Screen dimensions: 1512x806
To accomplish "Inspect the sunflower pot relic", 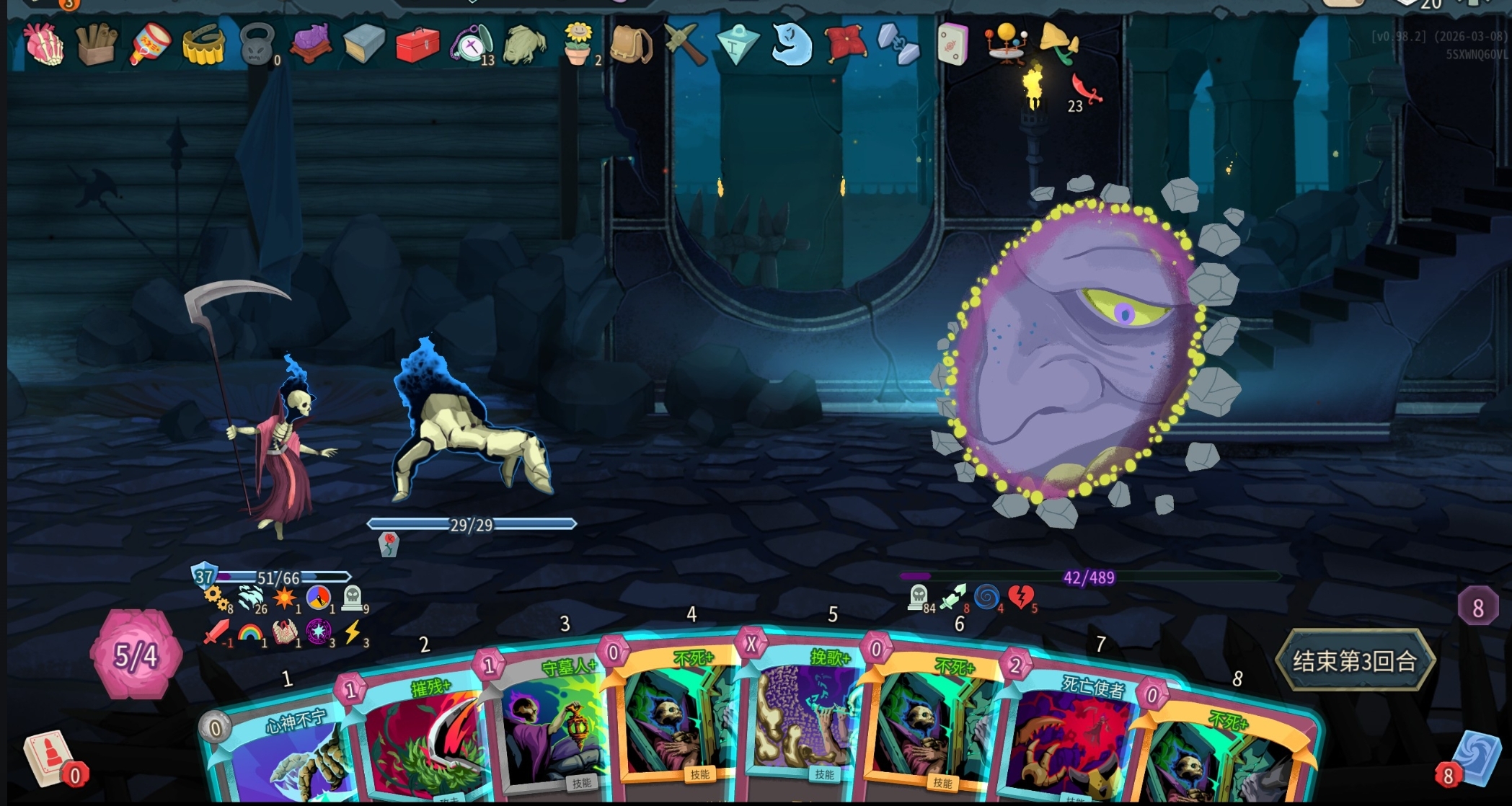I will 578,43.
